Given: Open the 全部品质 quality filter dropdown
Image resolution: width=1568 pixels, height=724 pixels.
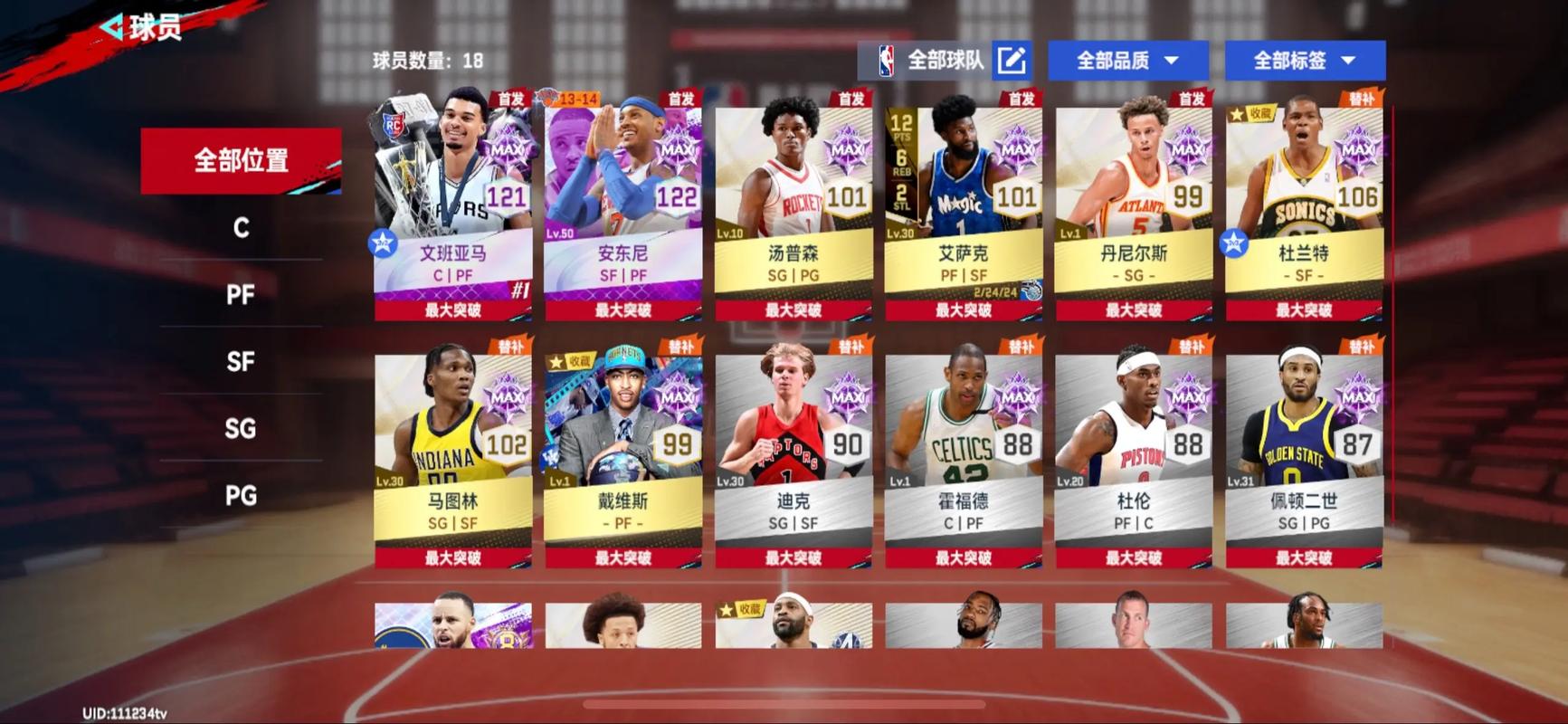Looking at the screenshot, I should tap(1127, 60).
